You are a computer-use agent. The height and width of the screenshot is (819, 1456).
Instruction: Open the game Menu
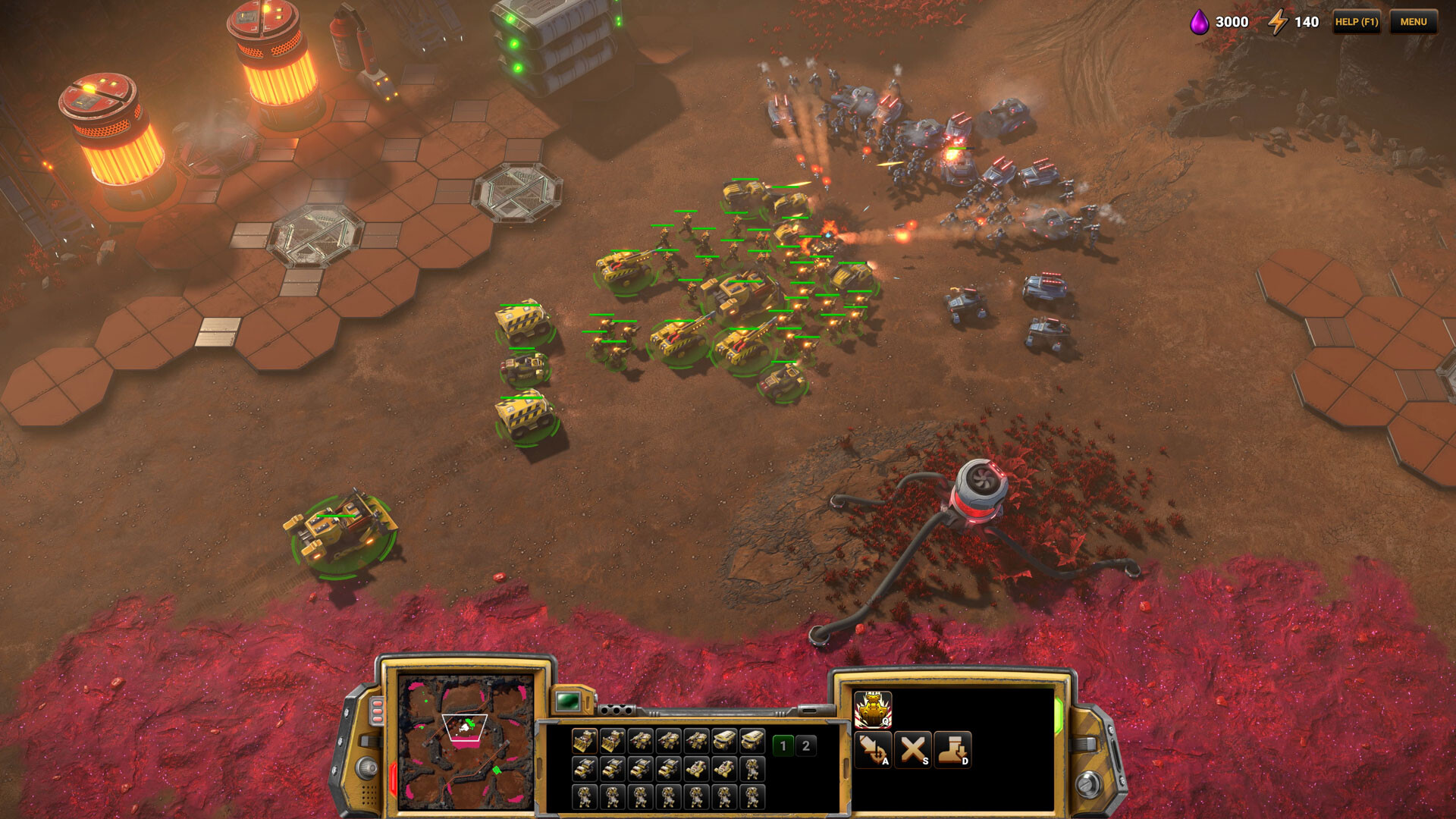pyautogui.click(x=1413, y=22)
